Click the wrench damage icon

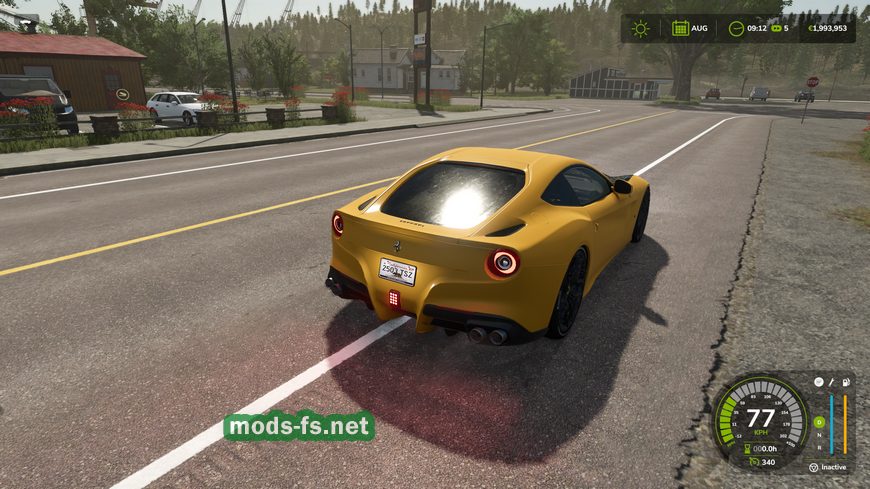[x=832, y=382]
